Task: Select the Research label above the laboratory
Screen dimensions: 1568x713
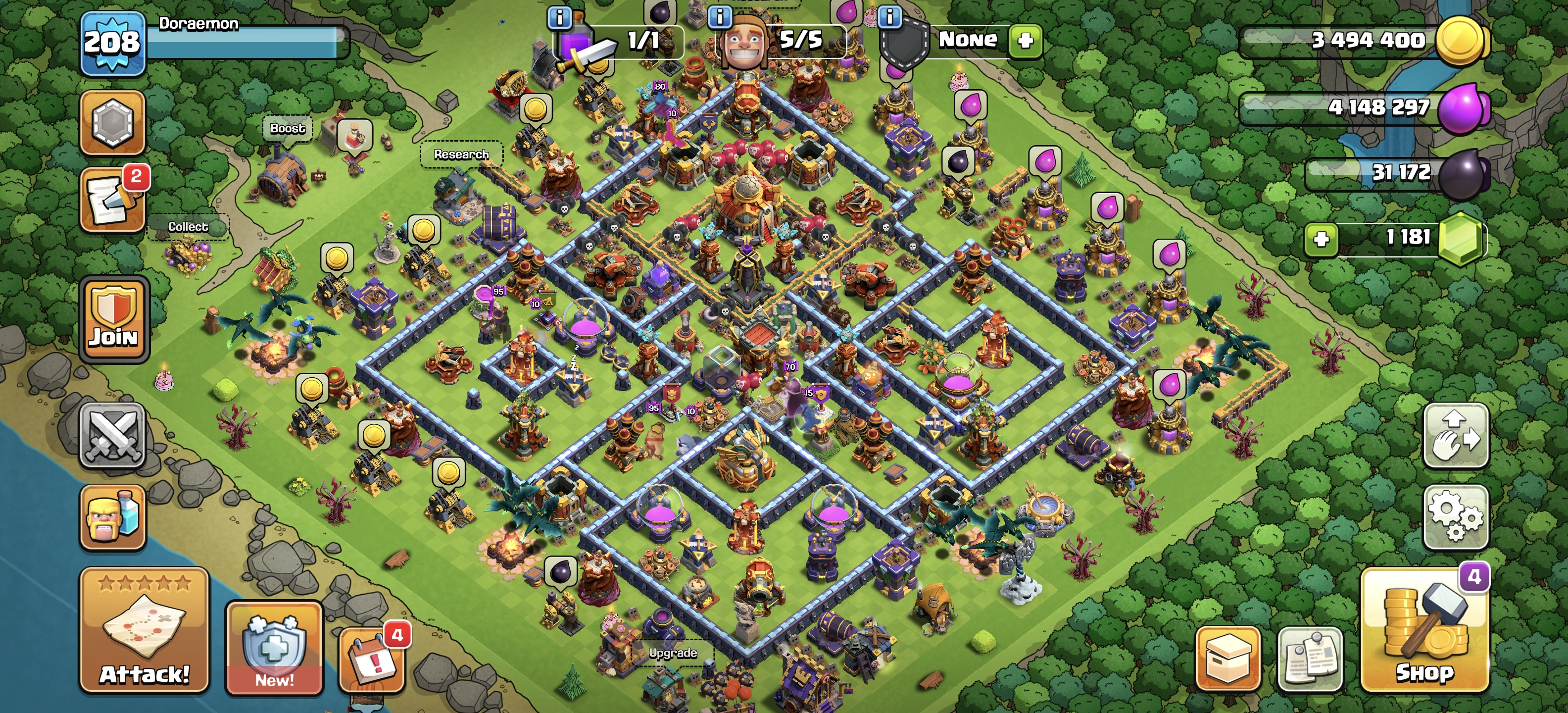Action: [x=461, y=154]
